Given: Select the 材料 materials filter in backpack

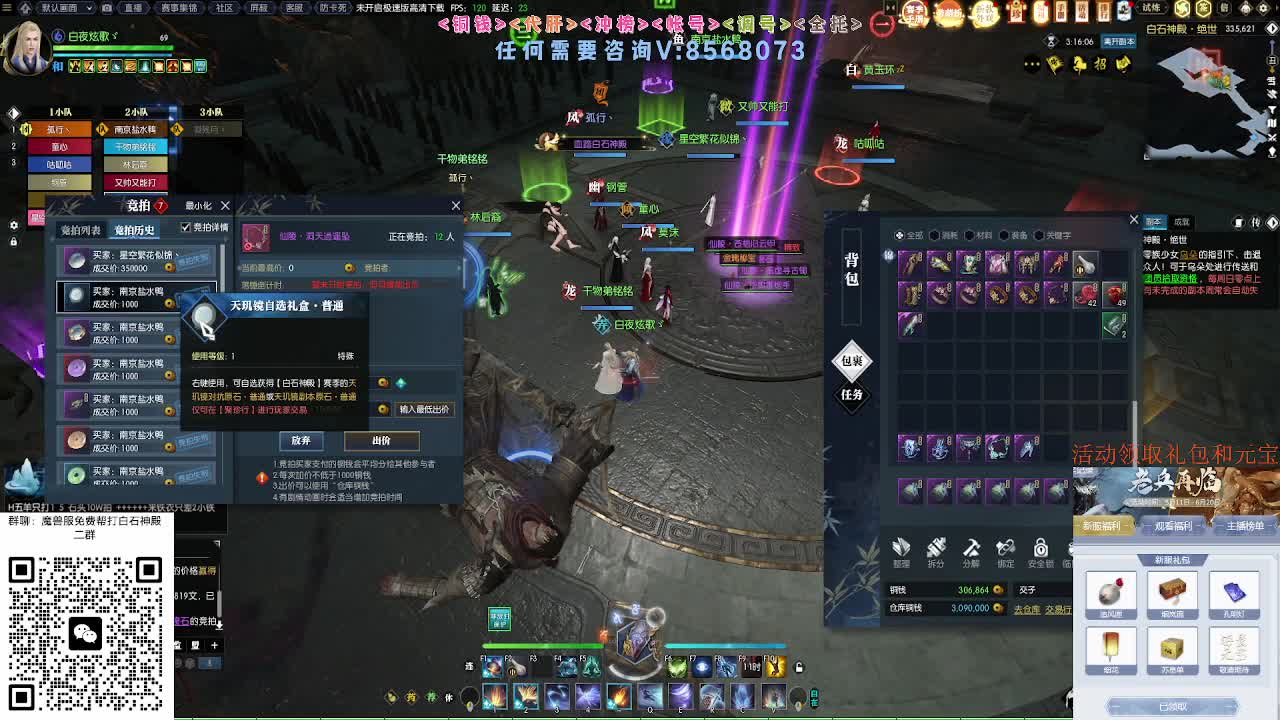Looking at the screenshot, I should (980, 235).
